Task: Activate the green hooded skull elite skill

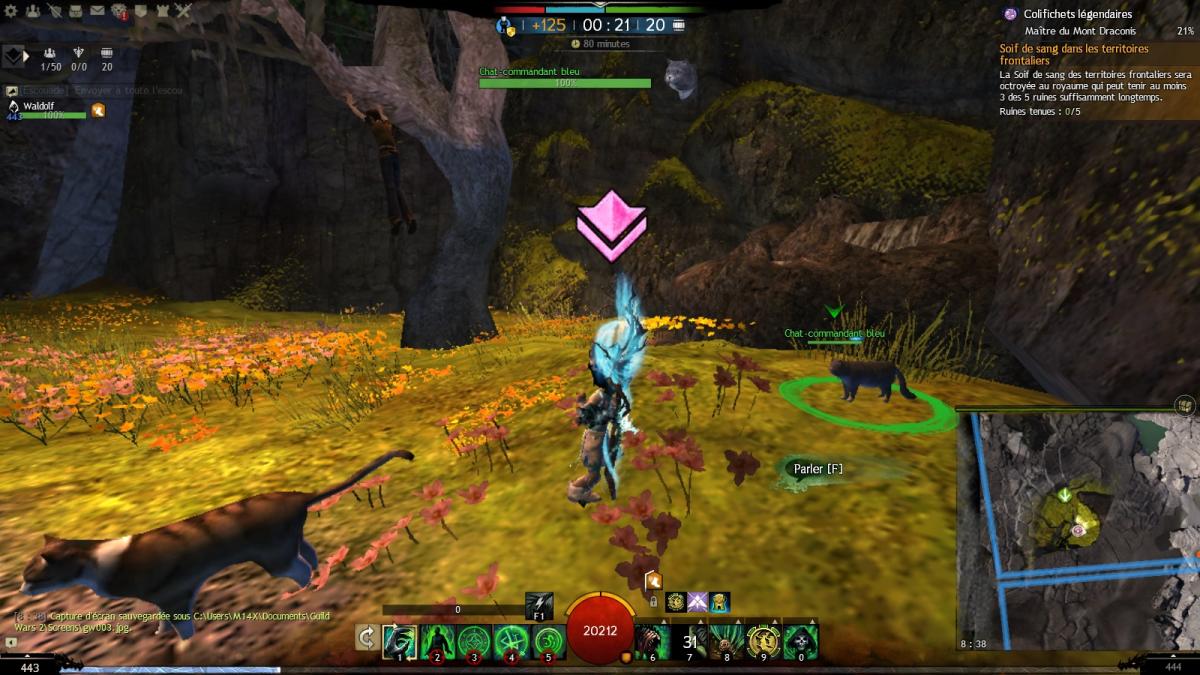Action: (x=800, y=641)
